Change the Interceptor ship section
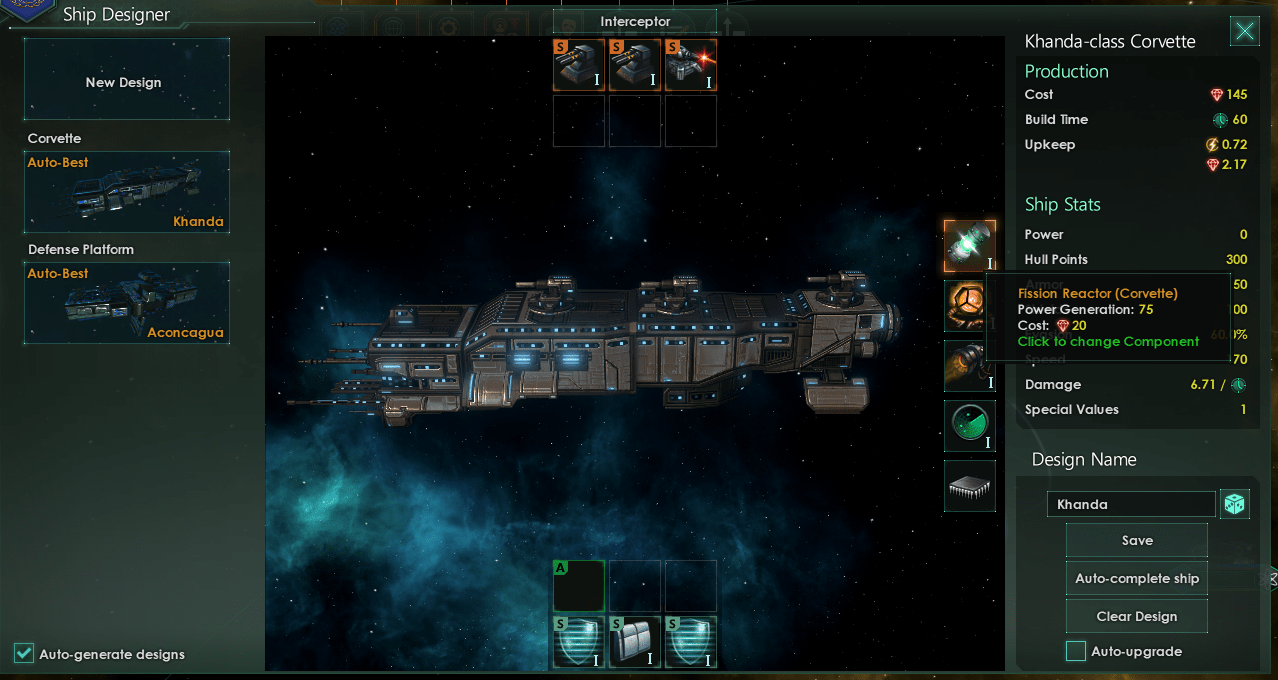Screen dimensions: 1278x680 tap(635, 22)
